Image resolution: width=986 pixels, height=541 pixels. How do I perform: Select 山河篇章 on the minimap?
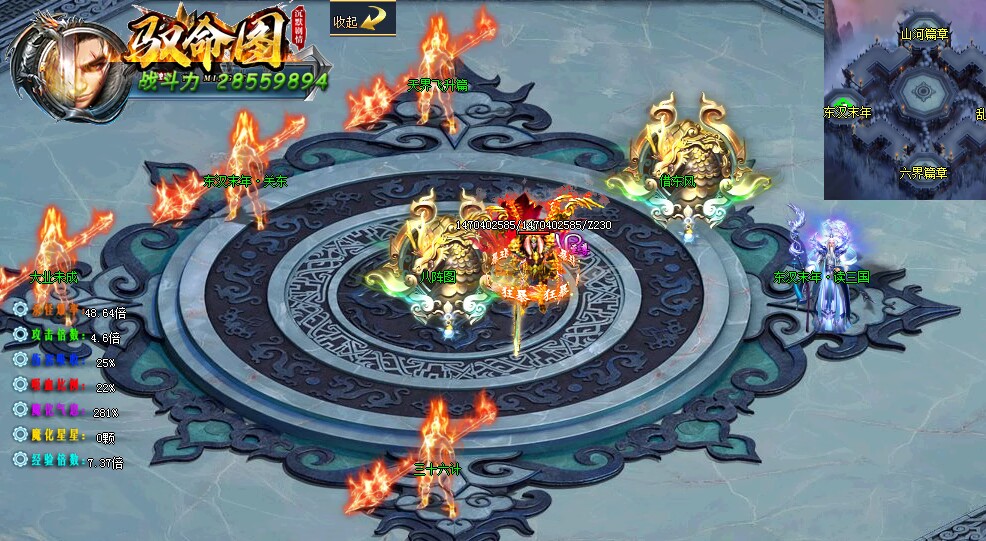[x=925, y=33]
